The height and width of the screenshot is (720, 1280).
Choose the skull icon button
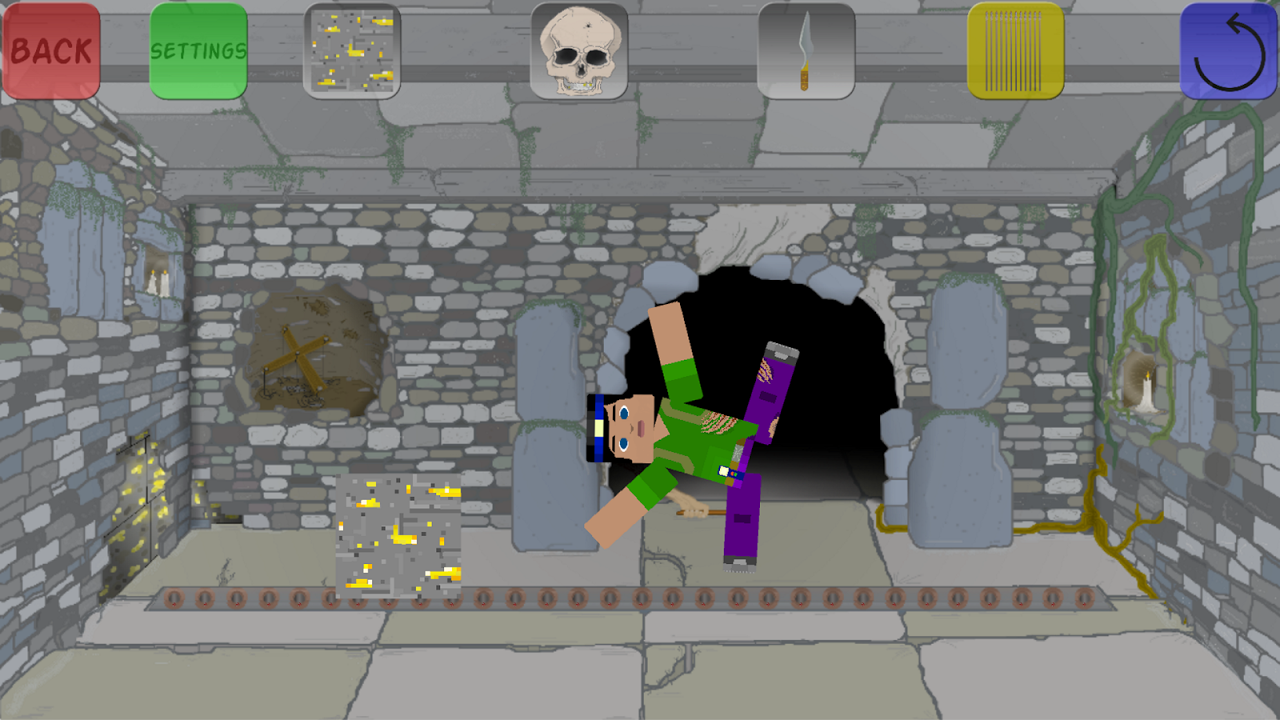[579, 50]
